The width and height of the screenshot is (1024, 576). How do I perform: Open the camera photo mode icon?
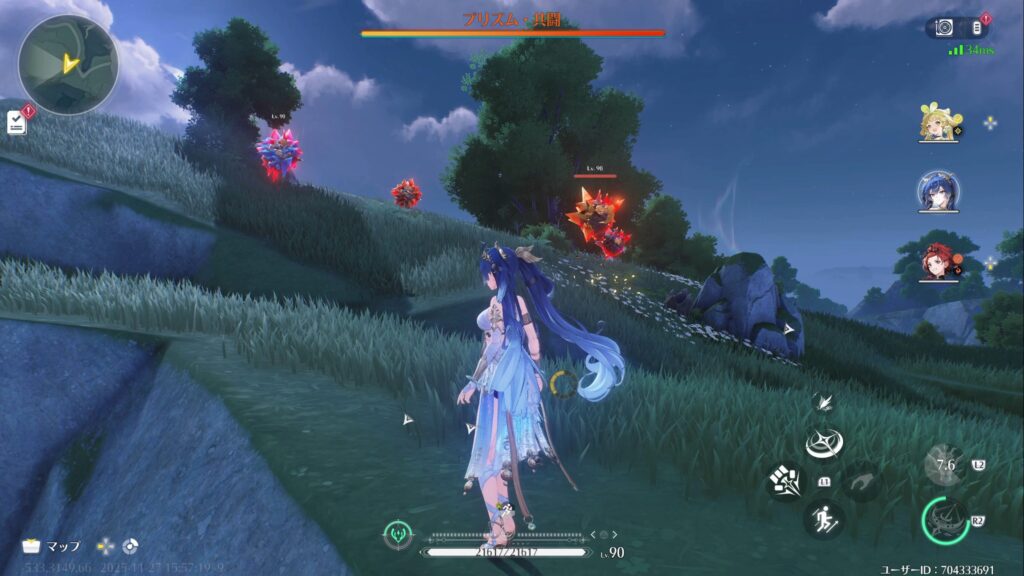click(945, 28)
